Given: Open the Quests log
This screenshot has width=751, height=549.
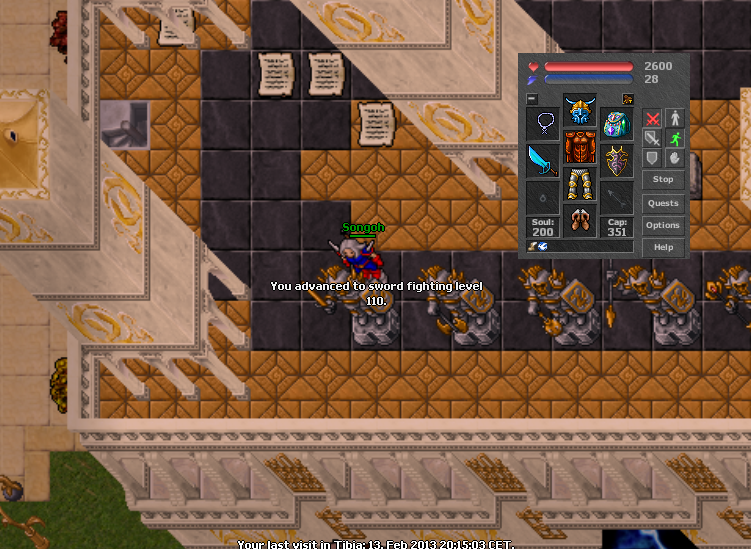Looking at the screenshot, I should point(663,204).
